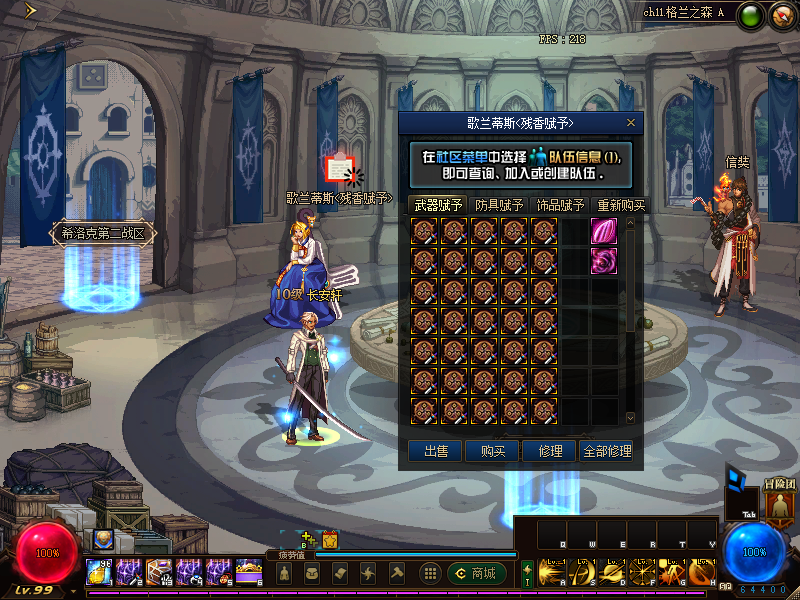The height and width of the screenshot is (600, 800).
Task: Choose the 修理 repair button
Action: click(x=549, y=451)
